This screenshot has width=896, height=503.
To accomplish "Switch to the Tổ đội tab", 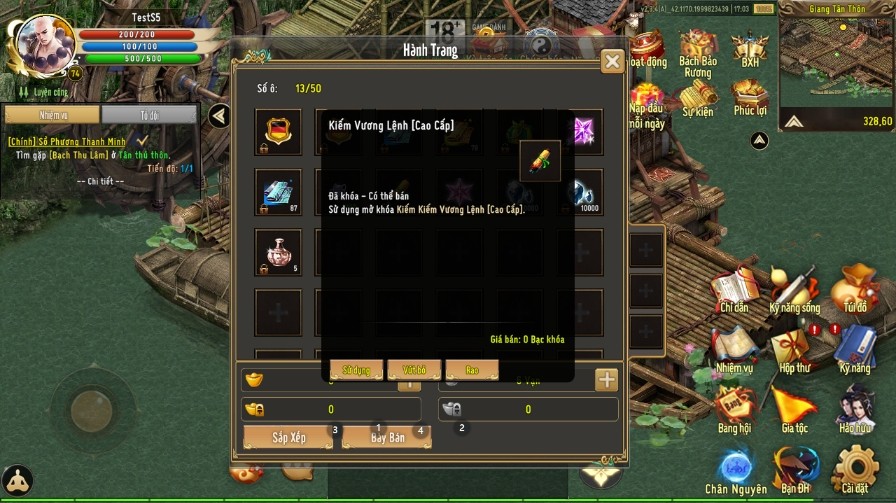I will coord(149,115).
